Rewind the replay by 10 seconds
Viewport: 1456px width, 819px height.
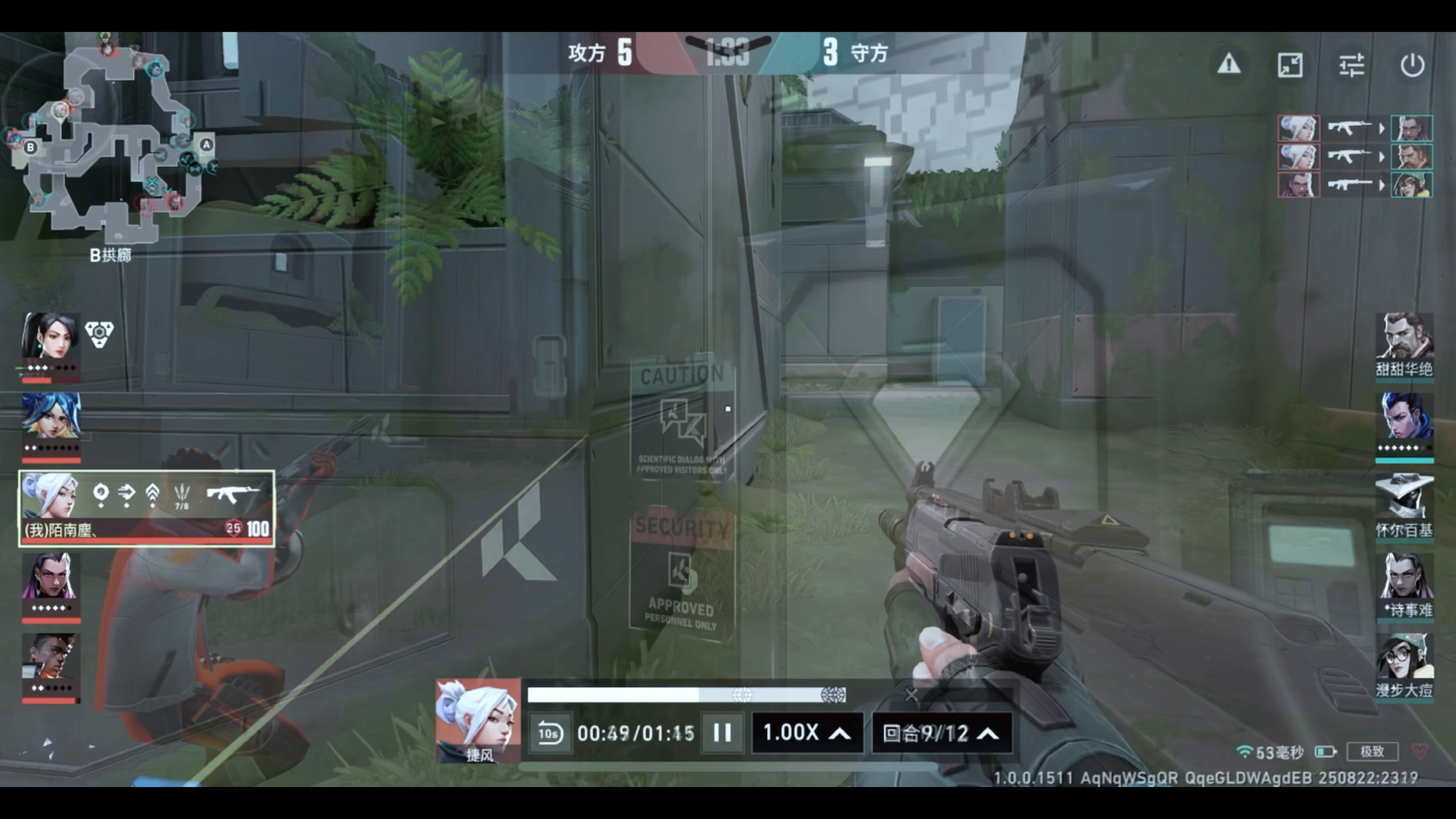coord(549,733)
